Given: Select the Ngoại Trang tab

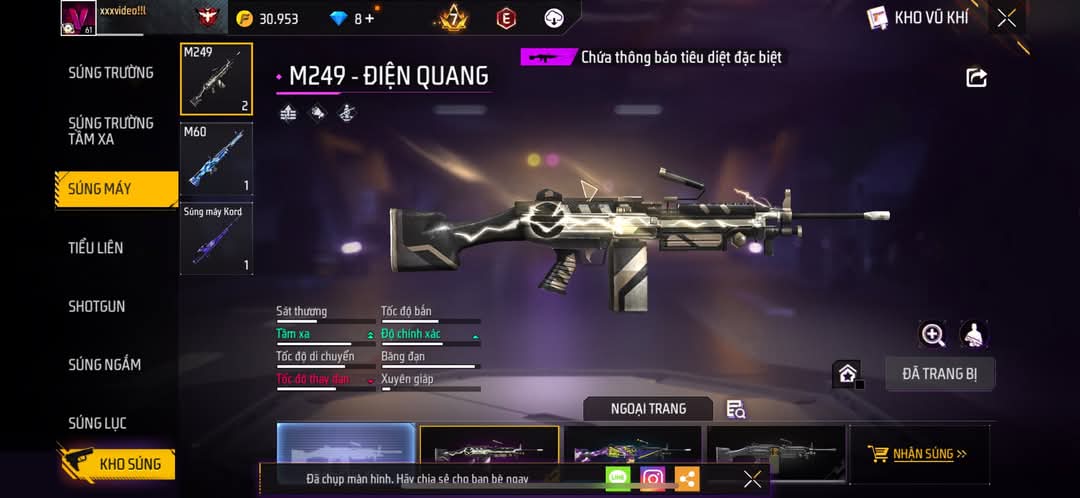Looking at the screenshot, I should (648, 408).
